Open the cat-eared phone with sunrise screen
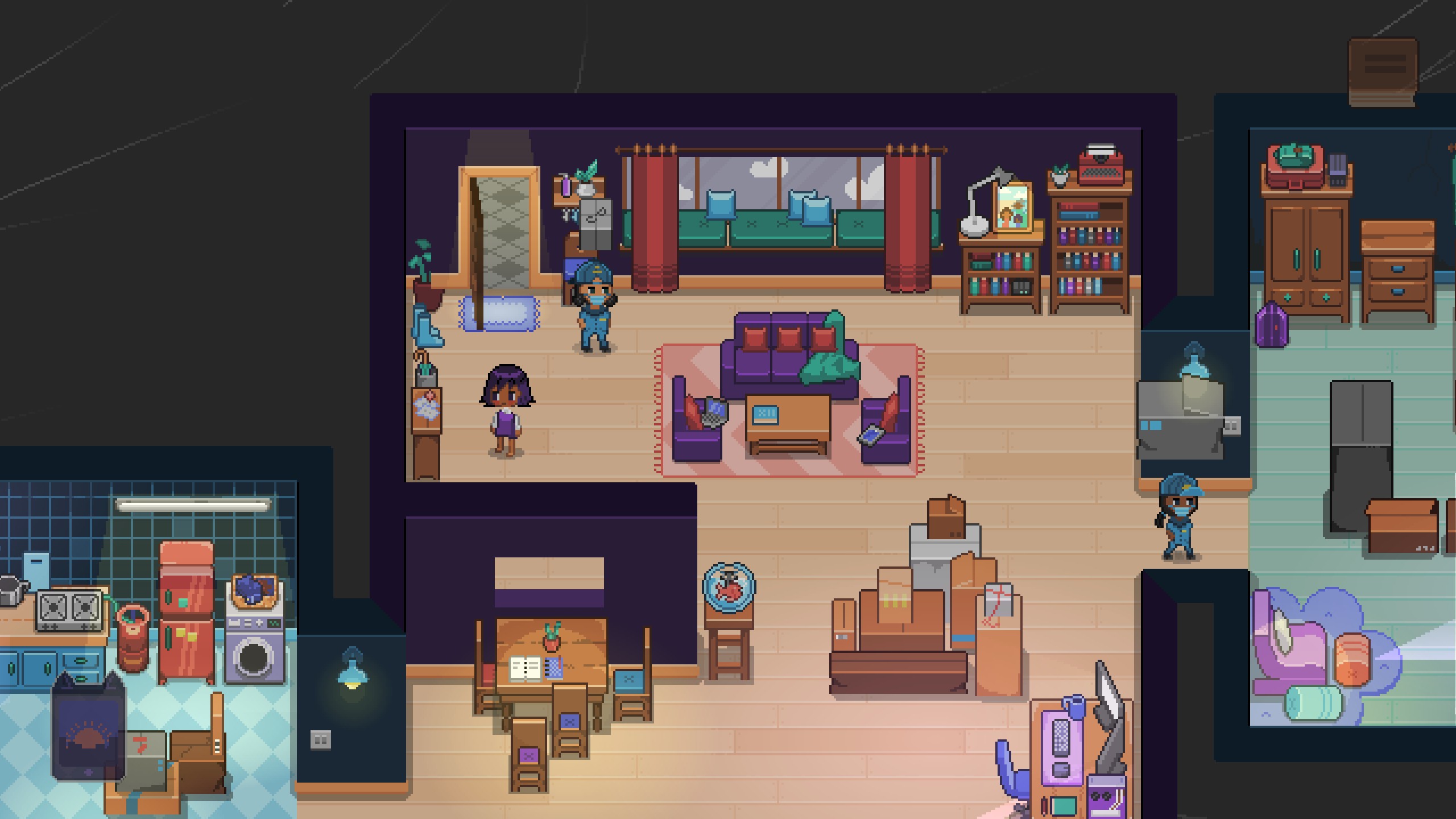The image size is (1456, 819). [x=88, y=727]
